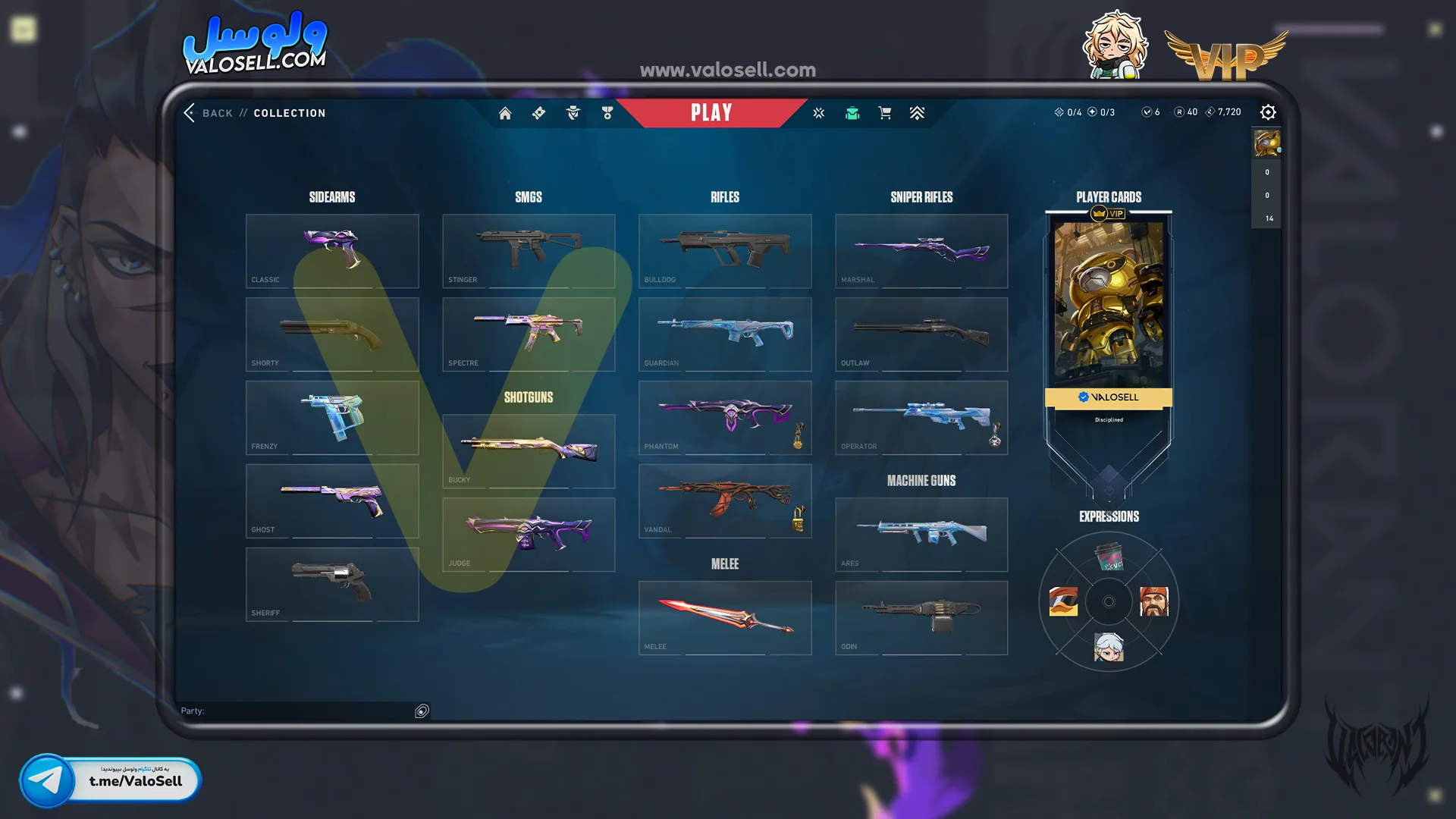The width and height of the screenshot is (1456, 819).
Task: Select the Frenzy pistol slot
Action: [332, 418]
